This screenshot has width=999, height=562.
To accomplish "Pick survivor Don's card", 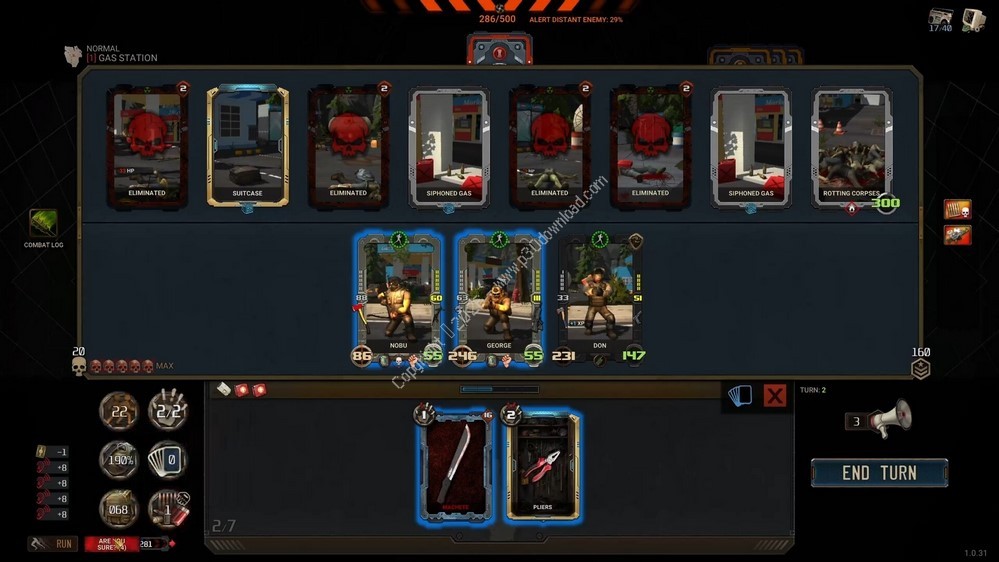I will tap(599, 297).
